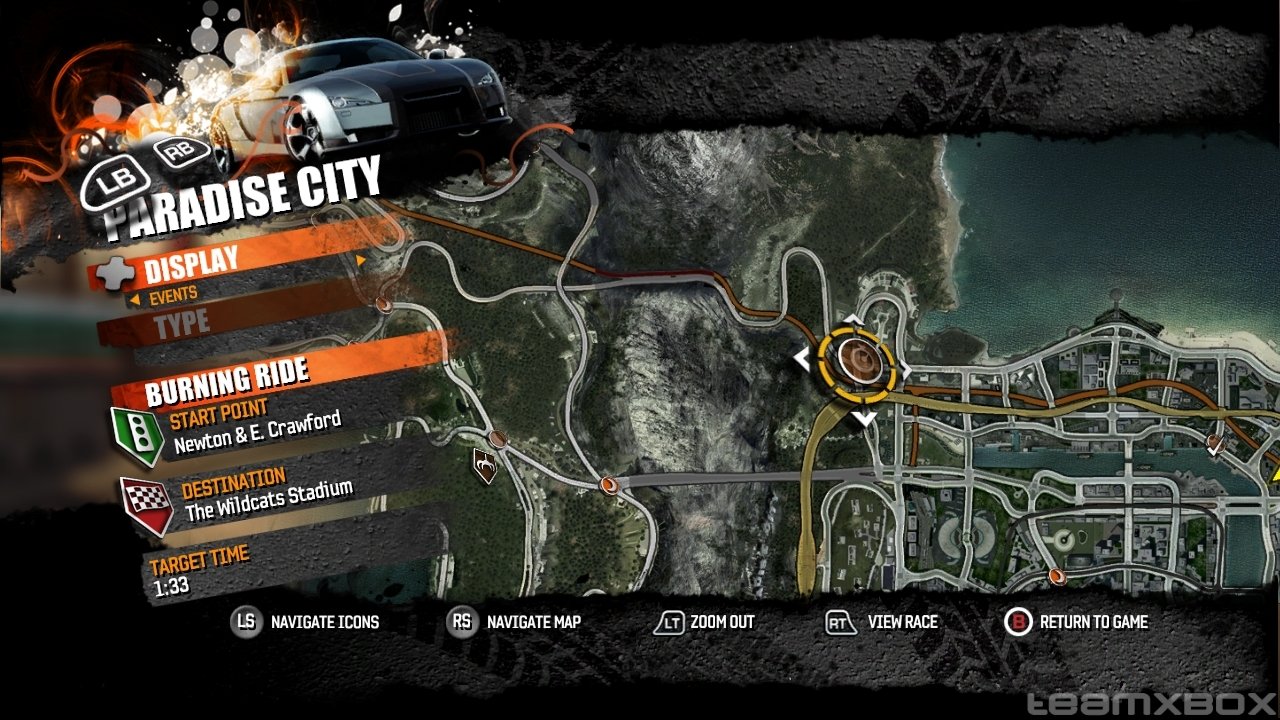Click the dark shield-shaped map icon
This screenshot has height=720, width=1280.
click(485, 465)
